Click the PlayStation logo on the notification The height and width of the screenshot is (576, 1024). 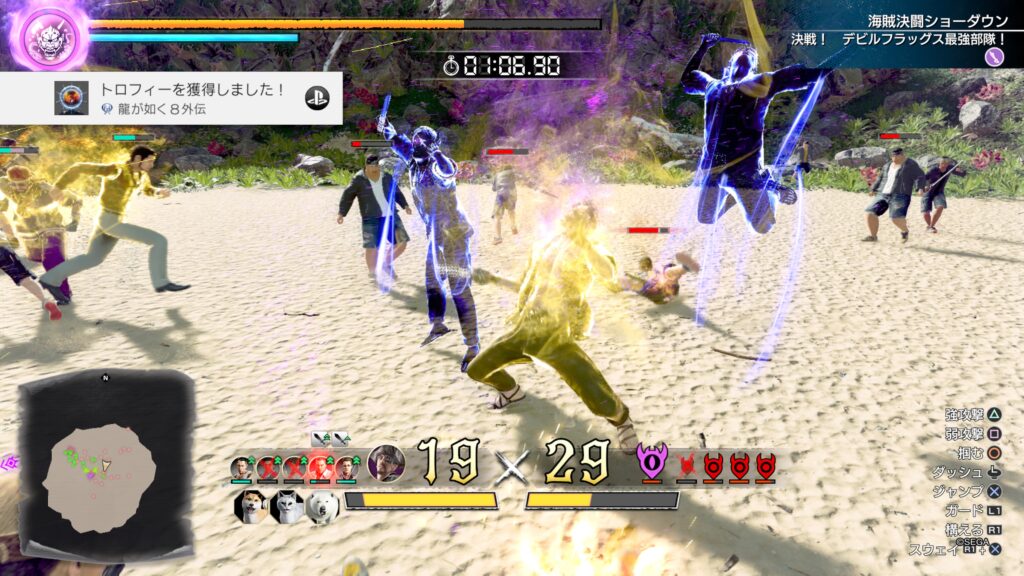[x=318, y=98]
